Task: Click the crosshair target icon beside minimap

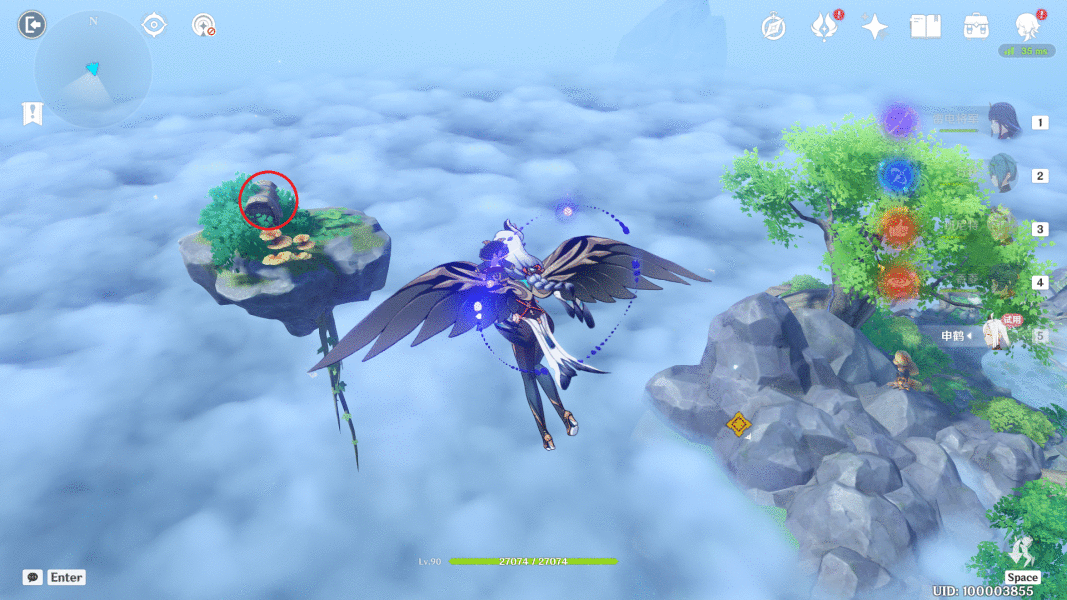Action: point(154,25)
